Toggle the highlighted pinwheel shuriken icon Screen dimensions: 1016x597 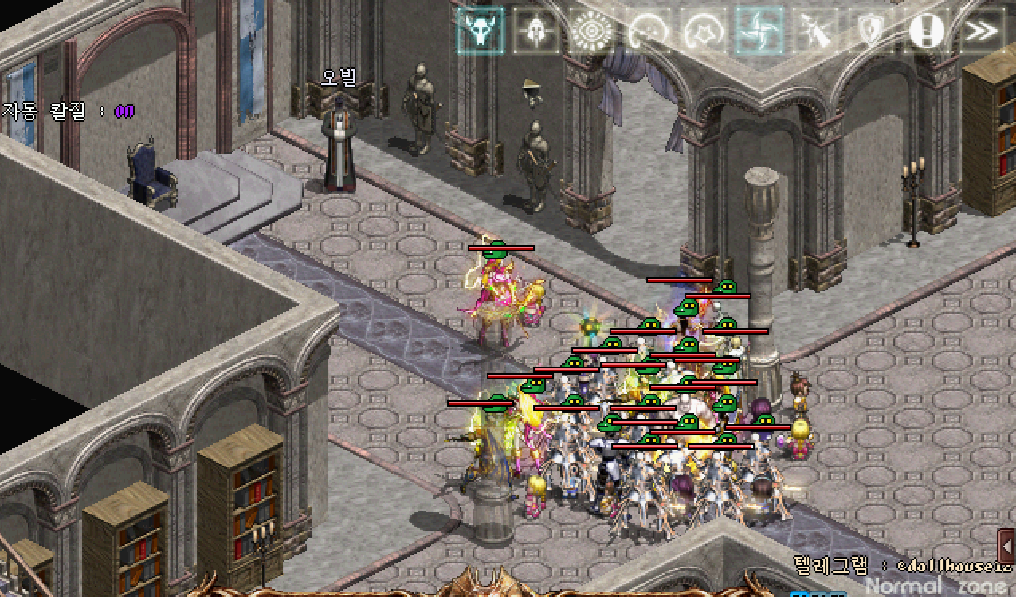[760, 31]
